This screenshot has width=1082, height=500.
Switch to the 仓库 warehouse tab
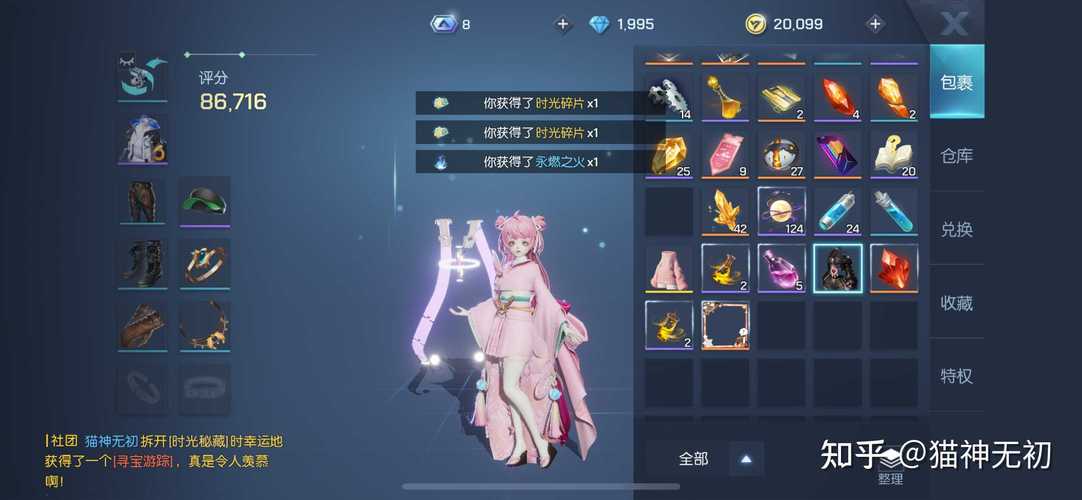point(956,156)
